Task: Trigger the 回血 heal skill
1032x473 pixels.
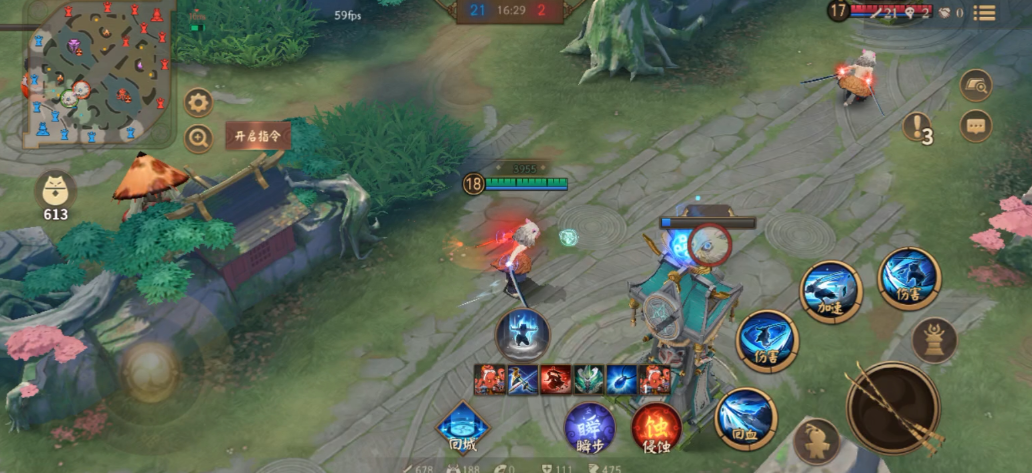Action: tap(746, 415)
